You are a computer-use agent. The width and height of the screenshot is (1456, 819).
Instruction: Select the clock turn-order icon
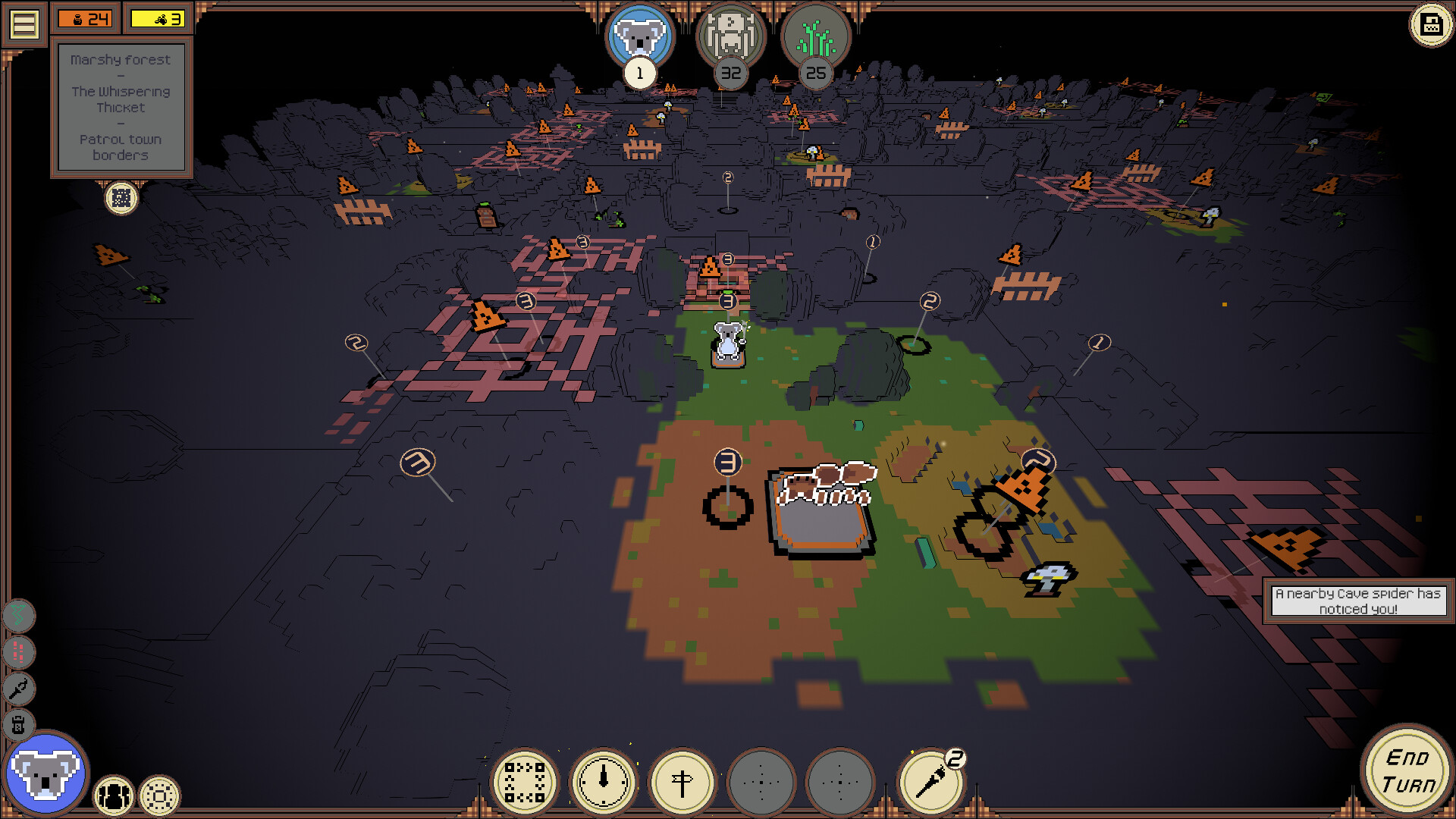(x=603, y=781)
